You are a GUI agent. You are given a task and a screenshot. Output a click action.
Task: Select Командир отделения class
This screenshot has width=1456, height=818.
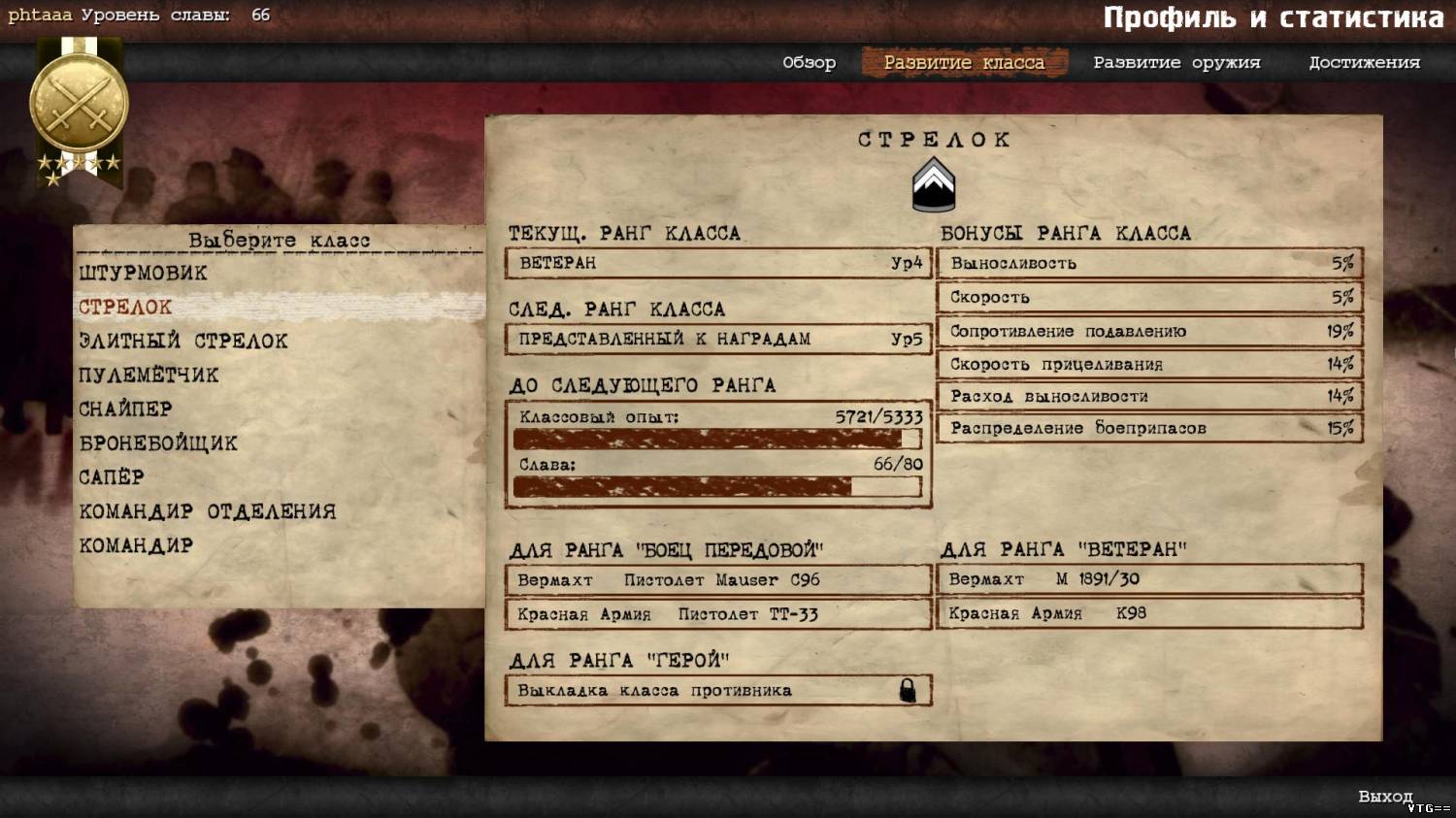(x=207, y=511)
